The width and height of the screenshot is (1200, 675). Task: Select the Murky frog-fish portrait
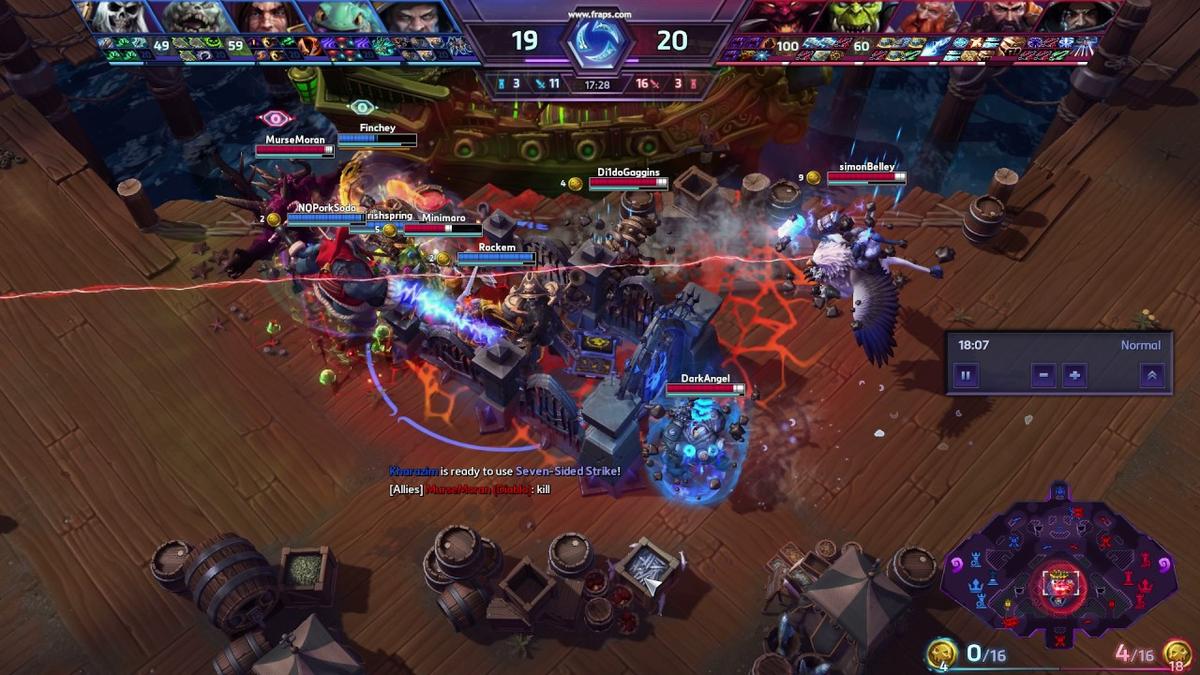[x=340, y=17]
